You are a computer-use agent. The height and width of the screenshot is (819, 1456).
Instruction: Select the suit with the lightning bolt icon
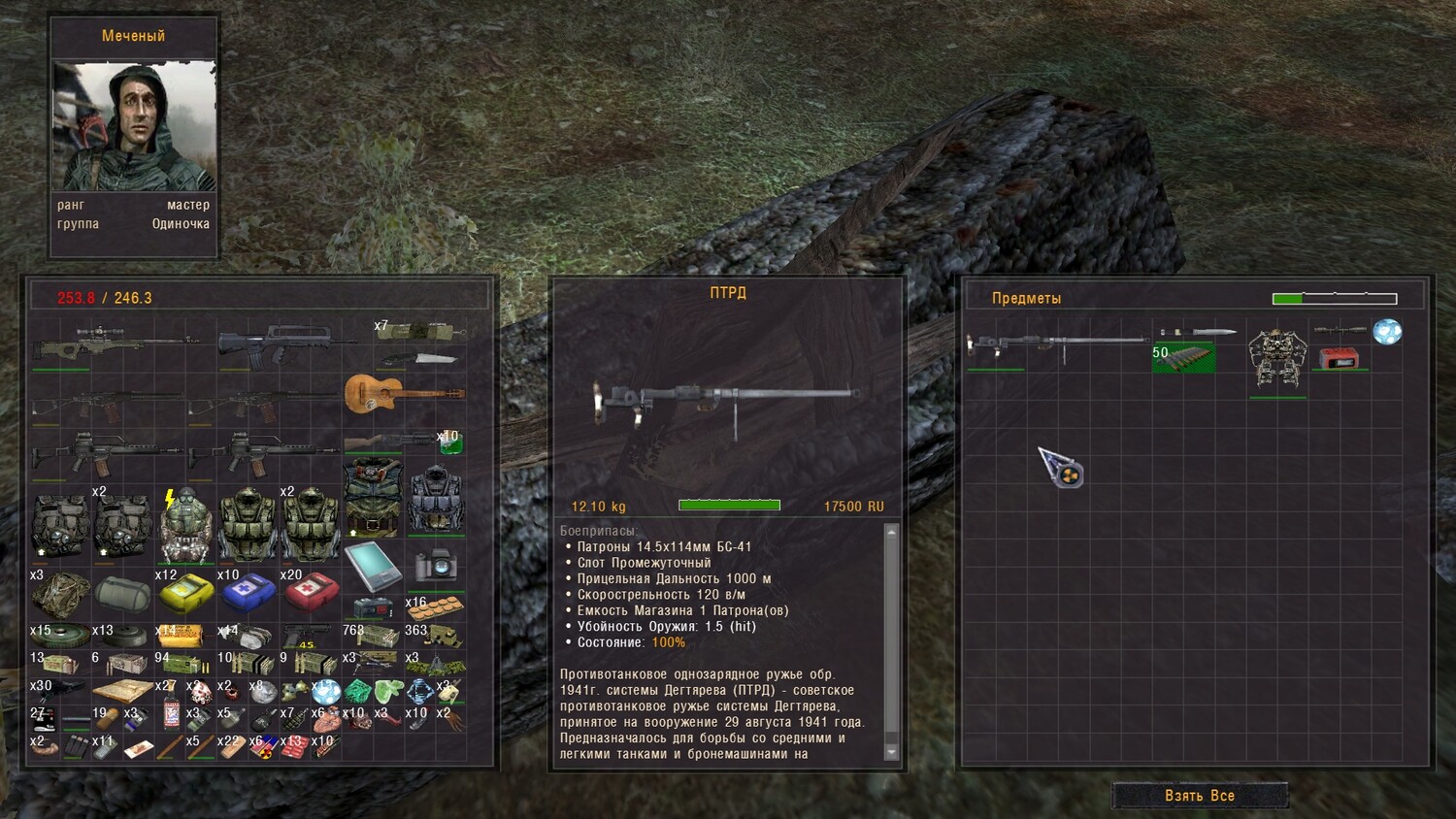[x=184, y=529]
